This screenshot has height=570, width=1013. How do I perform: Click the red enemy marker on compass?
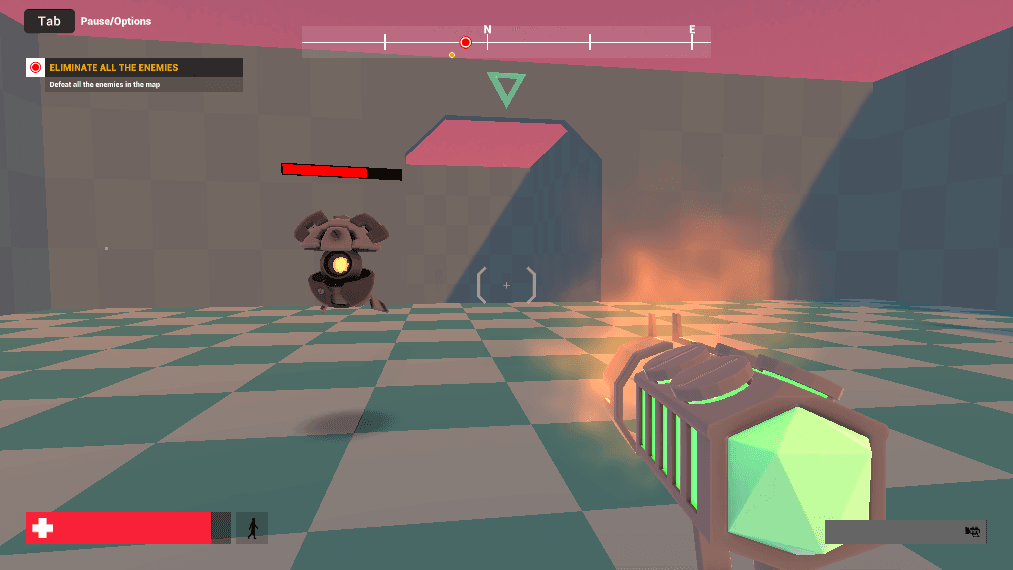click(x=465, y=42)
